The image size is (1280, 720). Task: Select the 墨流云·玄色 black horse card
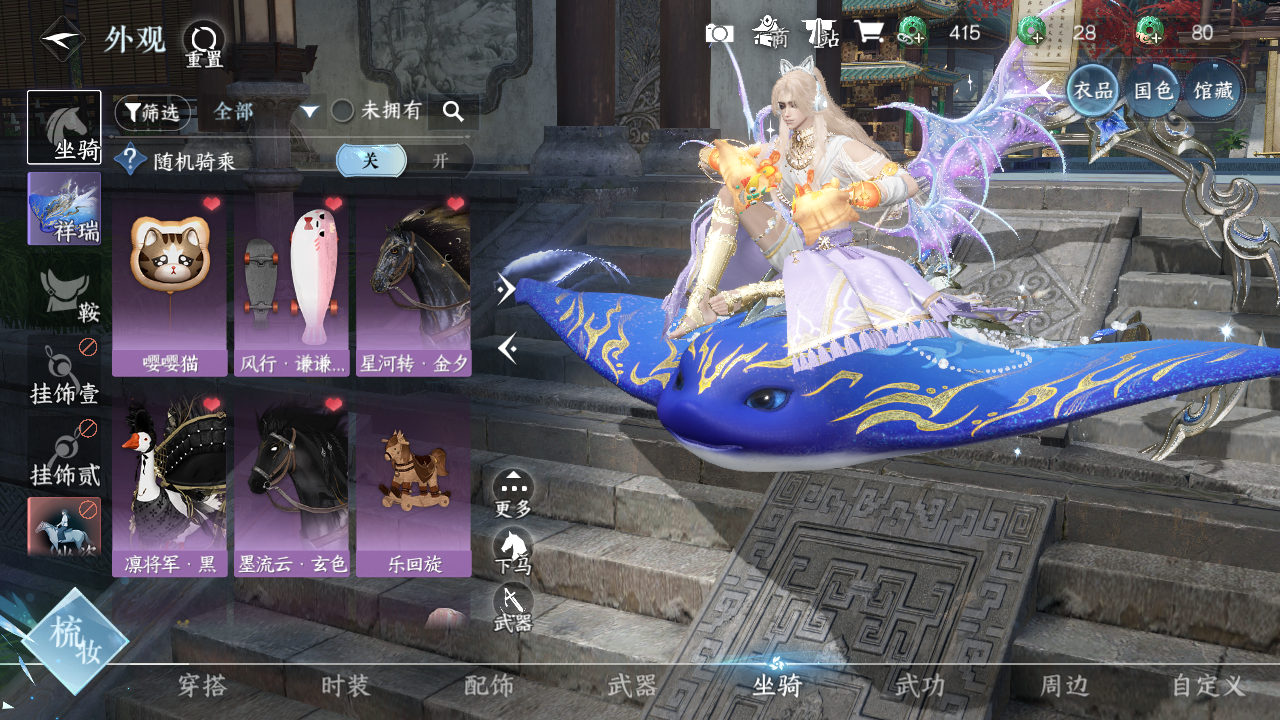point(291,486)
